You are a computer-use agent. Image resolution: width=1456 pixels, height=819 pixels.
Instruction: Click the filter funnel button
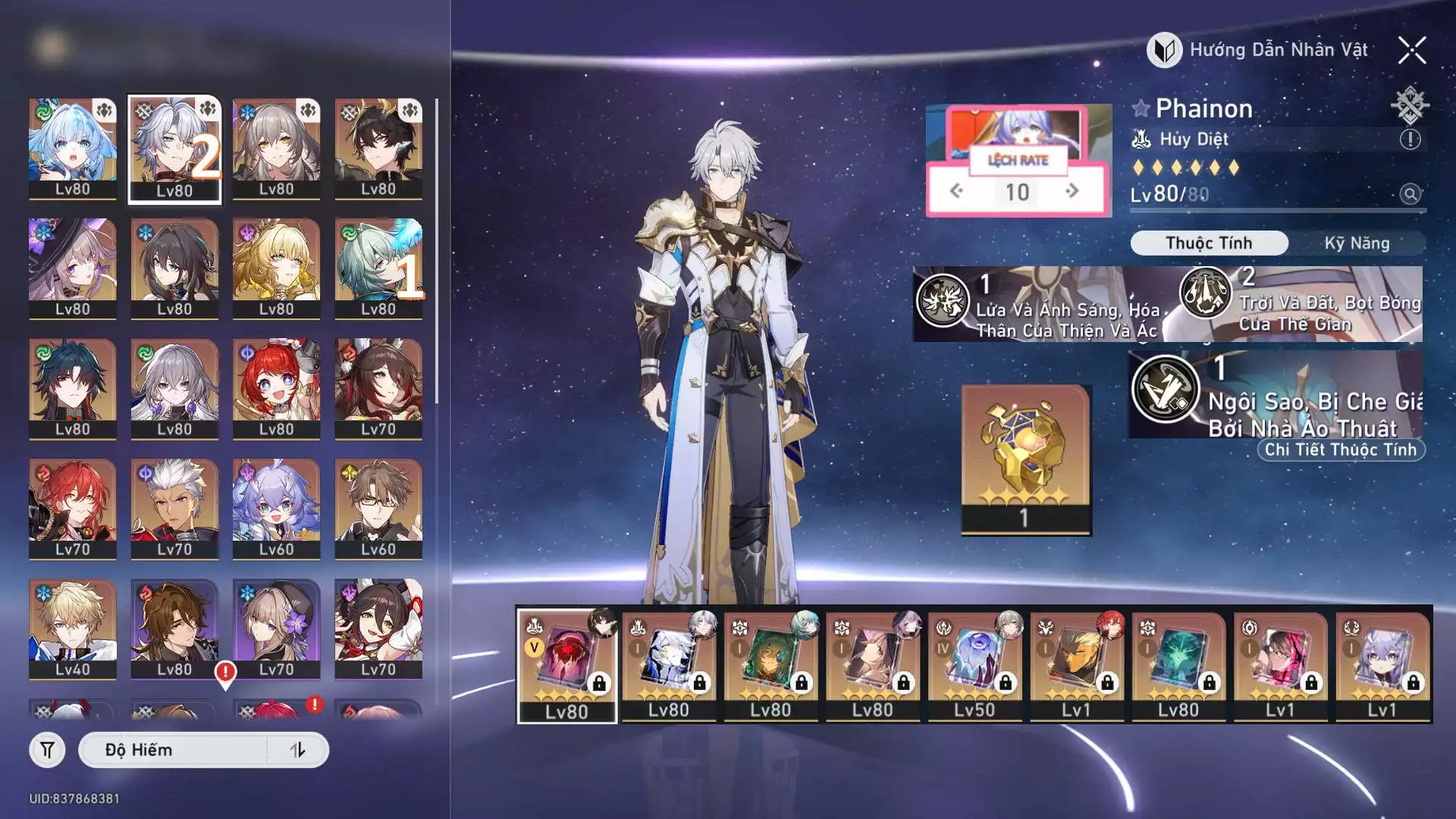[47, 750]
